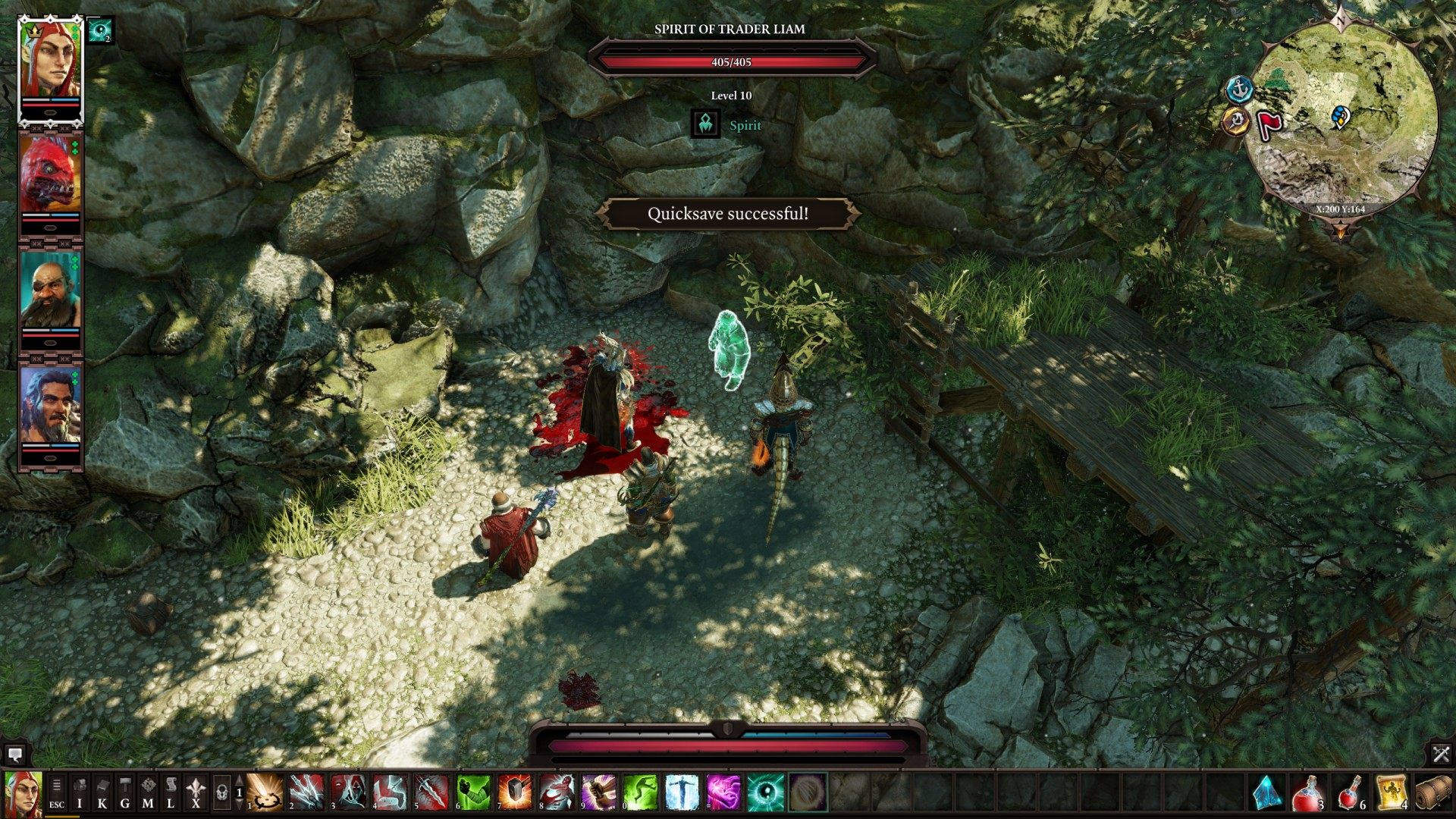Activate the green fist skill in slot 6
Viewport: 1456px width, 819px height.
tap(474, 792)
